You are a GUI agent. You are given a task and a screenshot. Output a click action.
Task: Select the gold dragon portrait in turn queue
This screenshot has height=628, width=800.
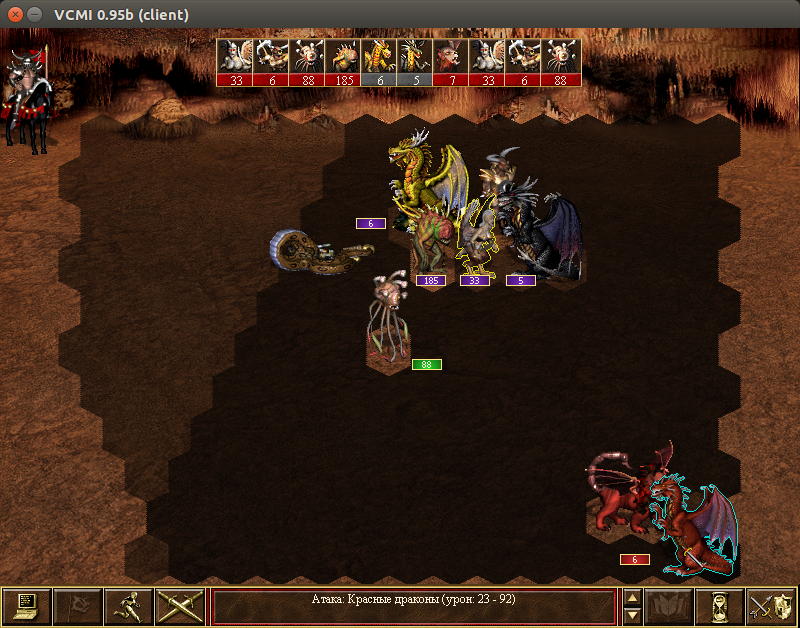click(380, 62)
